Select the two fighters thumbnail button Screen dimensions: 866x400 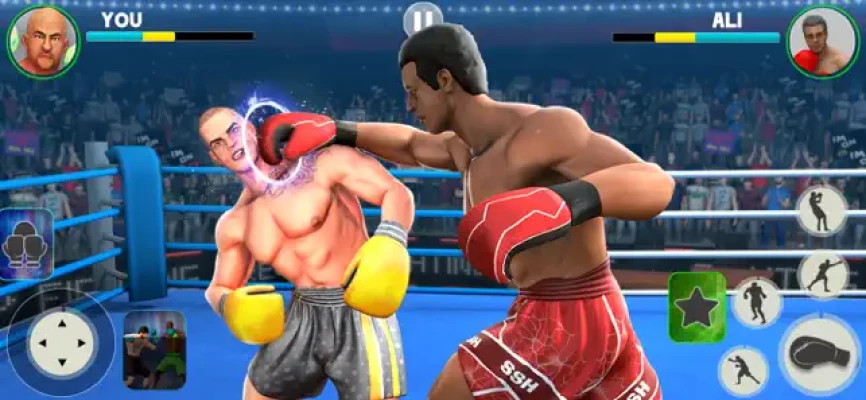pos(154,350)
